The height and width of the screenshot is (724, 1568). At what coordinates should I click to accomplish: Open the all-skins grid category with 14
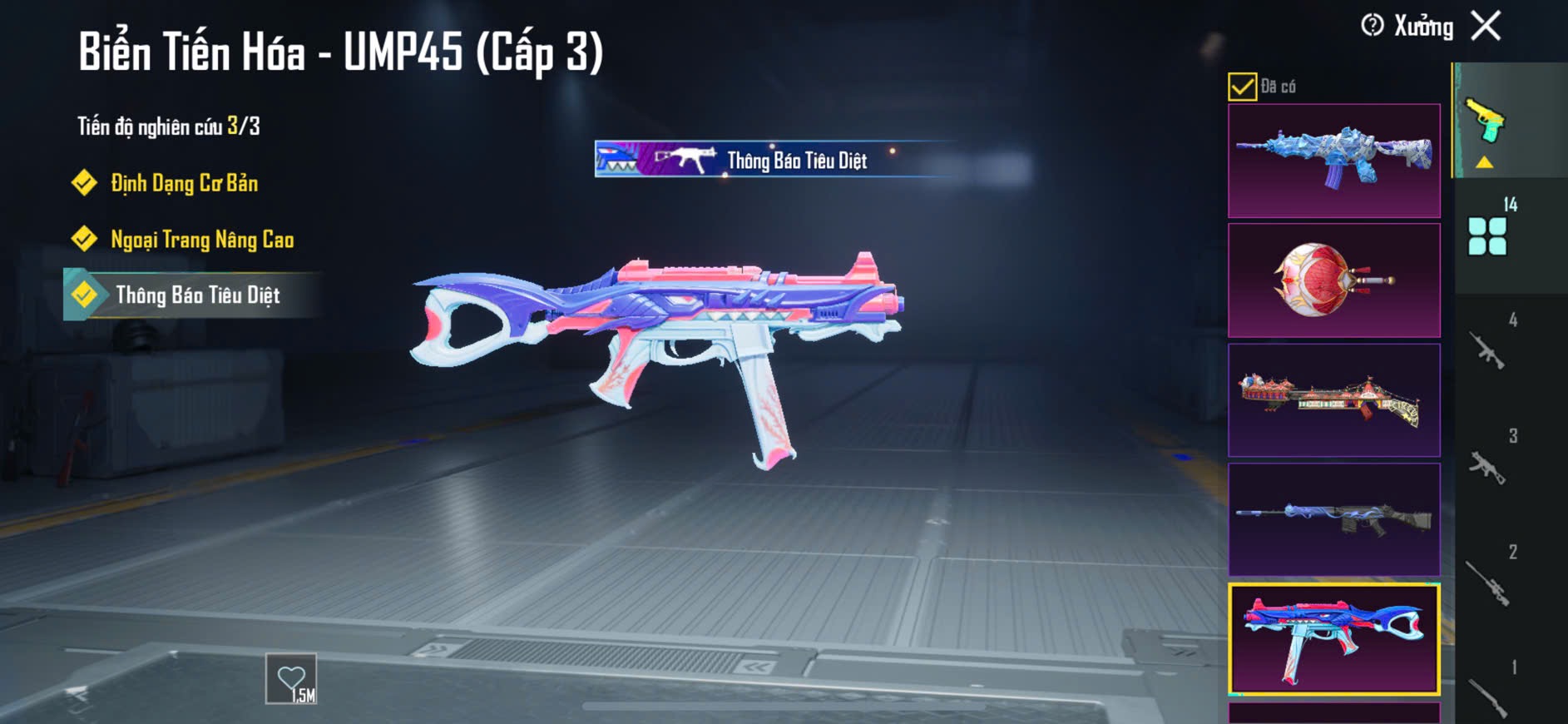click(1488, 235)
